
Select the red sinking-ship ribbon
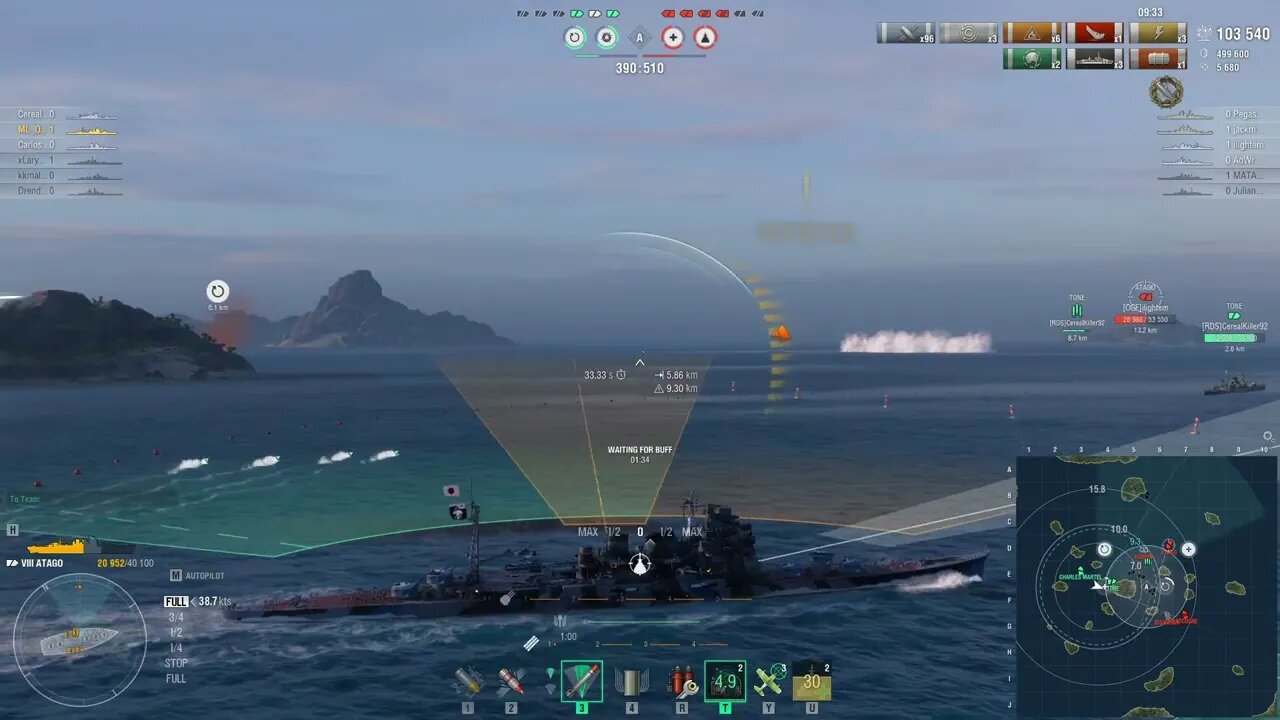pyautogui.click(x=1094, y=33)
